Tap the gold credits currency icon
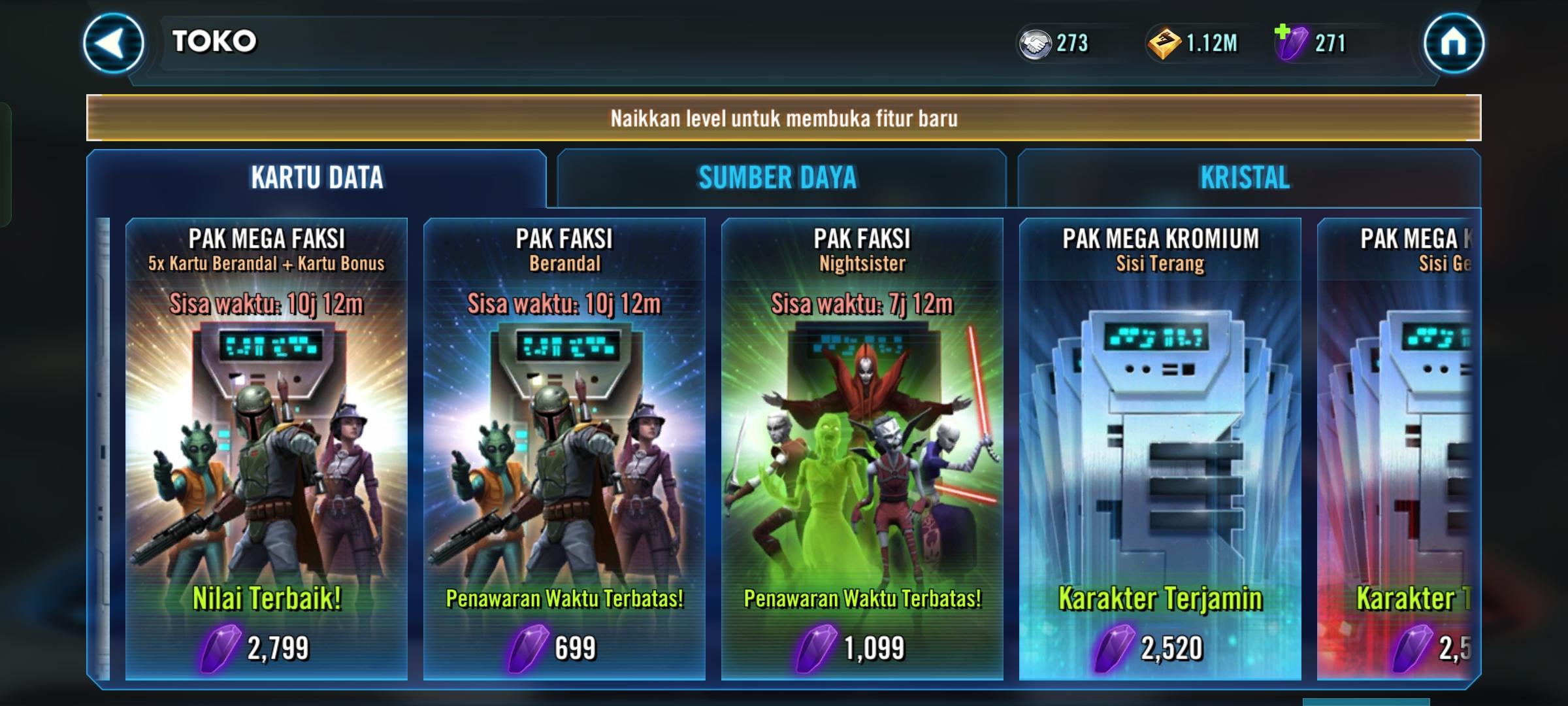The image size is (1568, 706). (x=1164, y=44)
